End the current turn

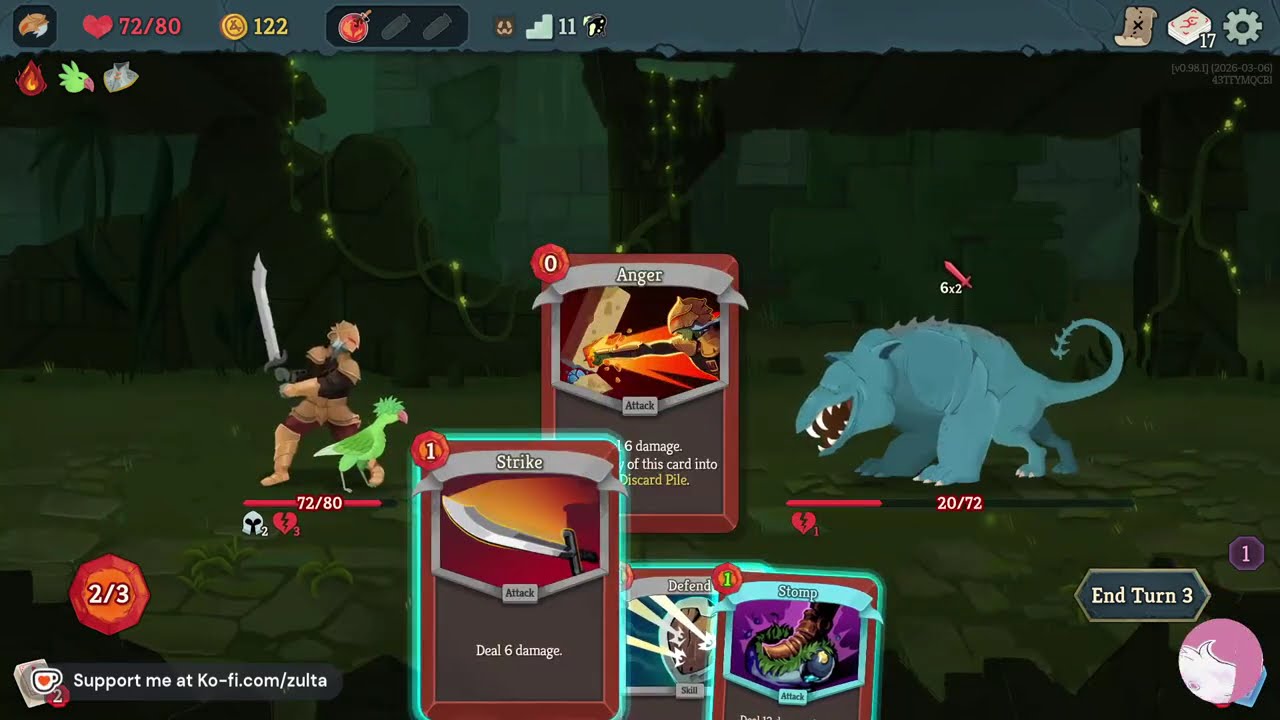coord(1141,596)
